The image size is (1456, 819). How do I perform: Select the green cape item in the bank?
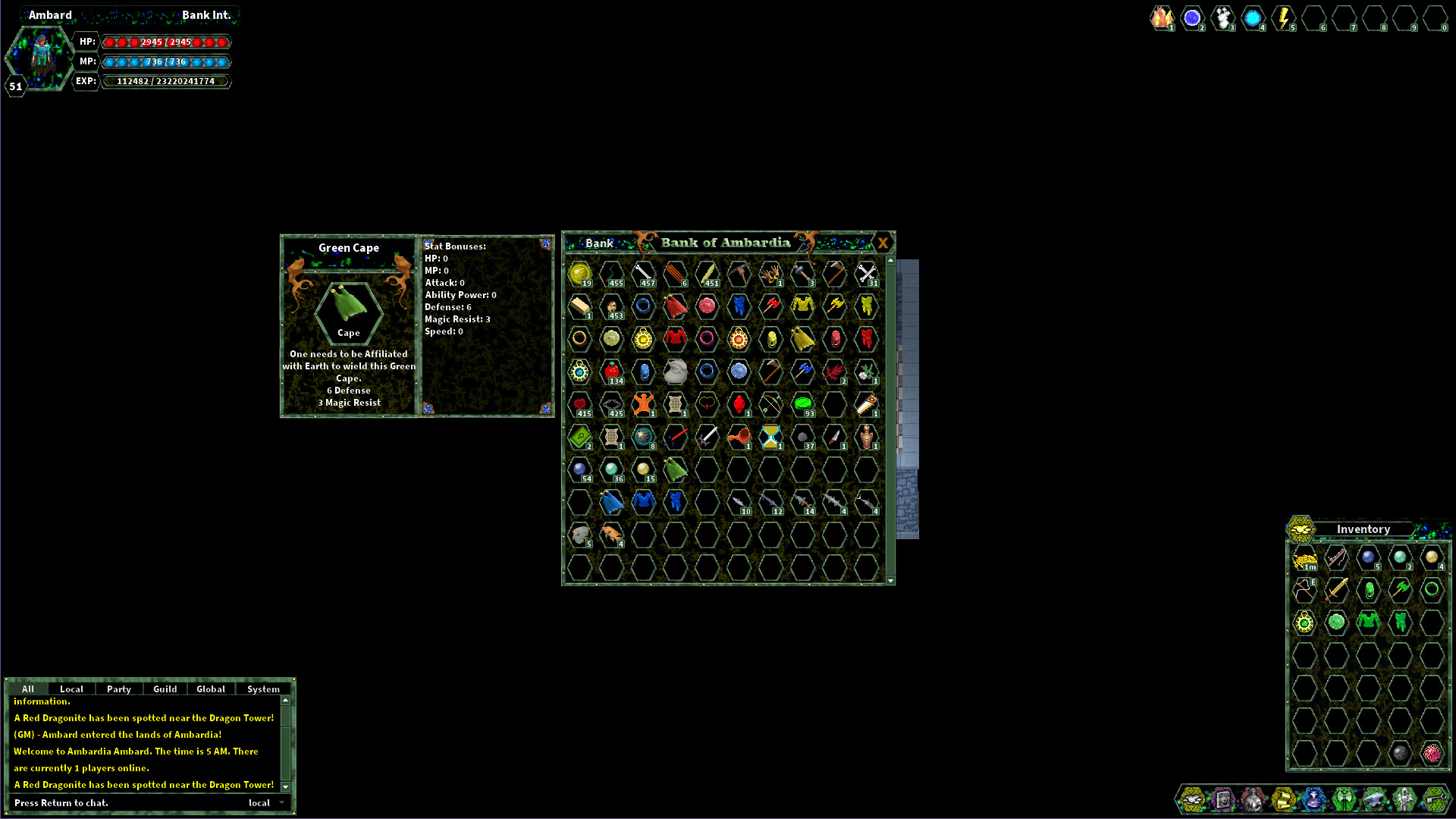(675, 470)
